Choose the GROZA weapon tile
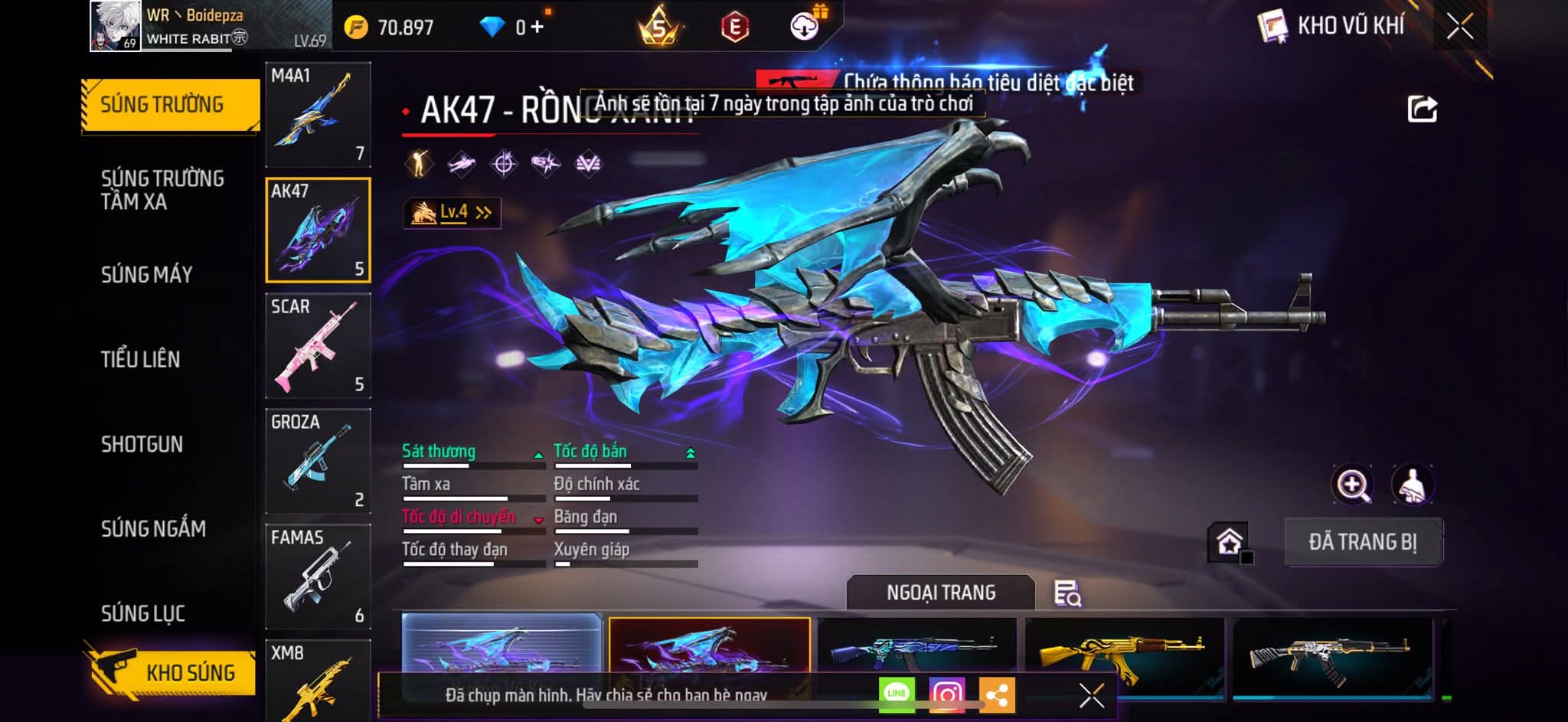 [318, 461]
